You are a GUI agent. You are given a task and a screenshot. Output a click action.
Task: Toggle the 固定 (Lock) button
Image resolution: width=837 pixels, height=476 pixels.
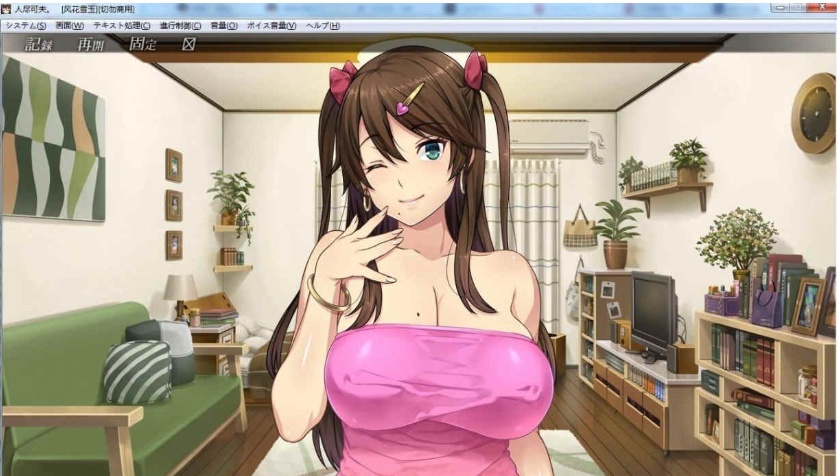[x=143, y=45]
